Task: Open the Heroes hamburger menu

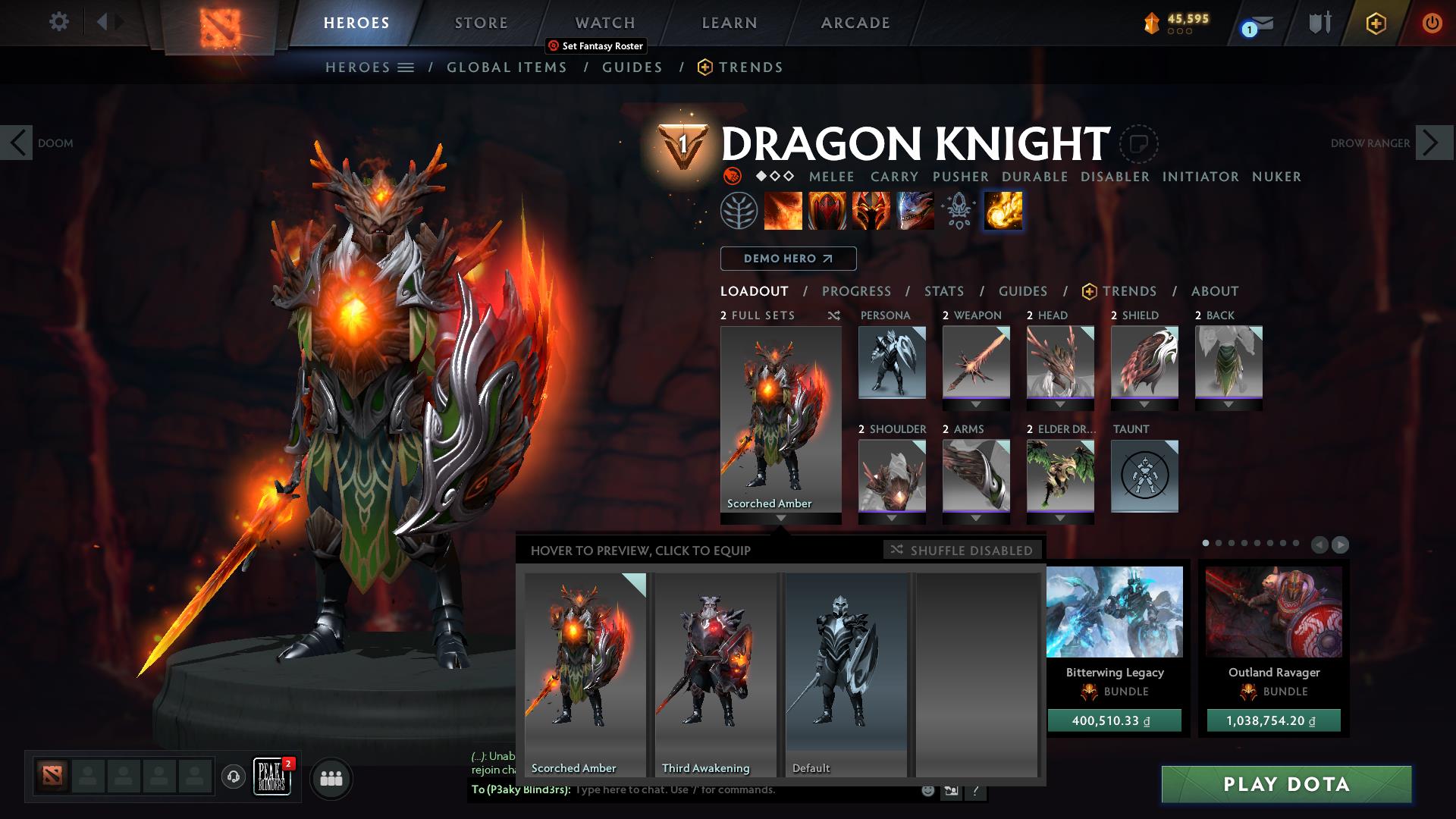Action: coord(406,67)
